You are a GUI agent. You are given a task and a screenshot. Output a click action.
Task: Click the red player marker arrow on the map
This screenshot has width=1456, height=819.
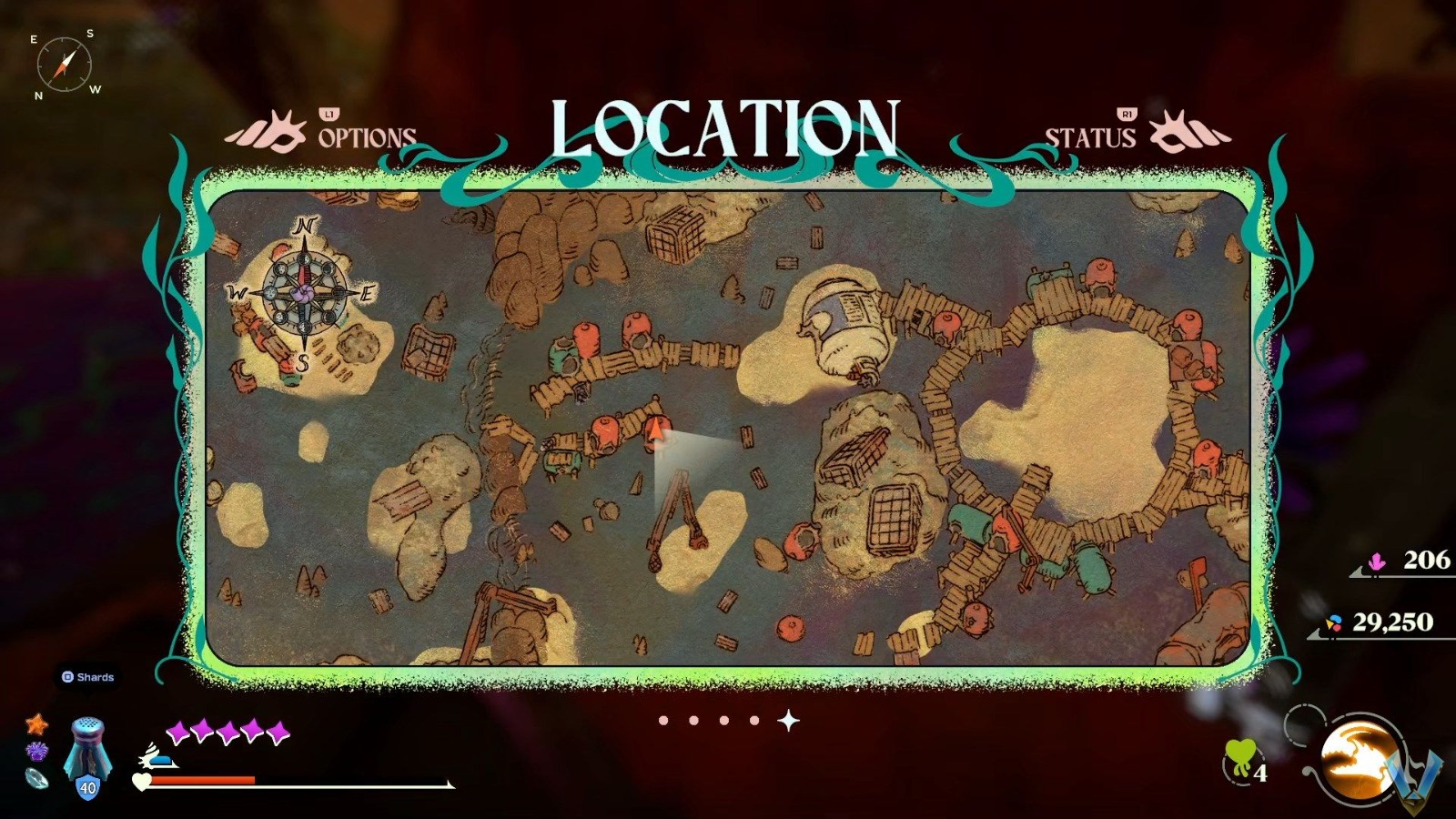coord(654,428)
